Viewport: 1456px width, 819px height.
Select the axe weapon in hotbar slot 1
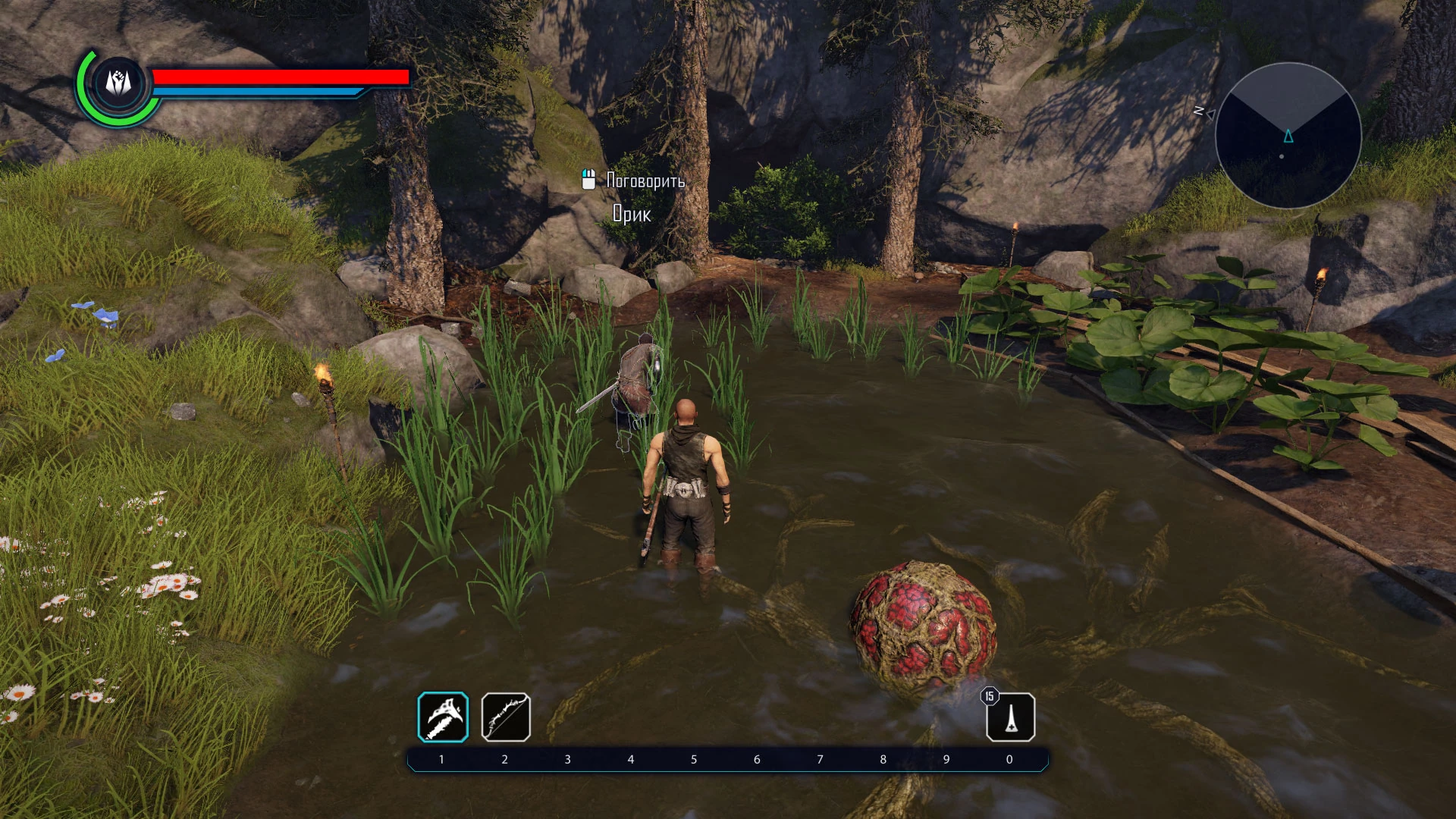tap(443, 717)
